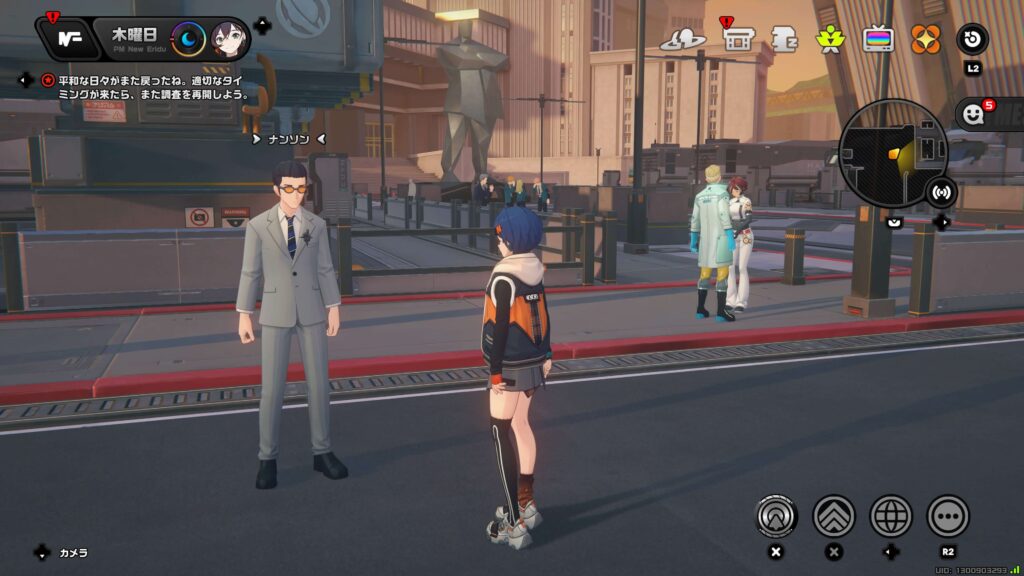1024x576 pixels.
Task: Click the grey figure with Z icon
Action: 784,40
